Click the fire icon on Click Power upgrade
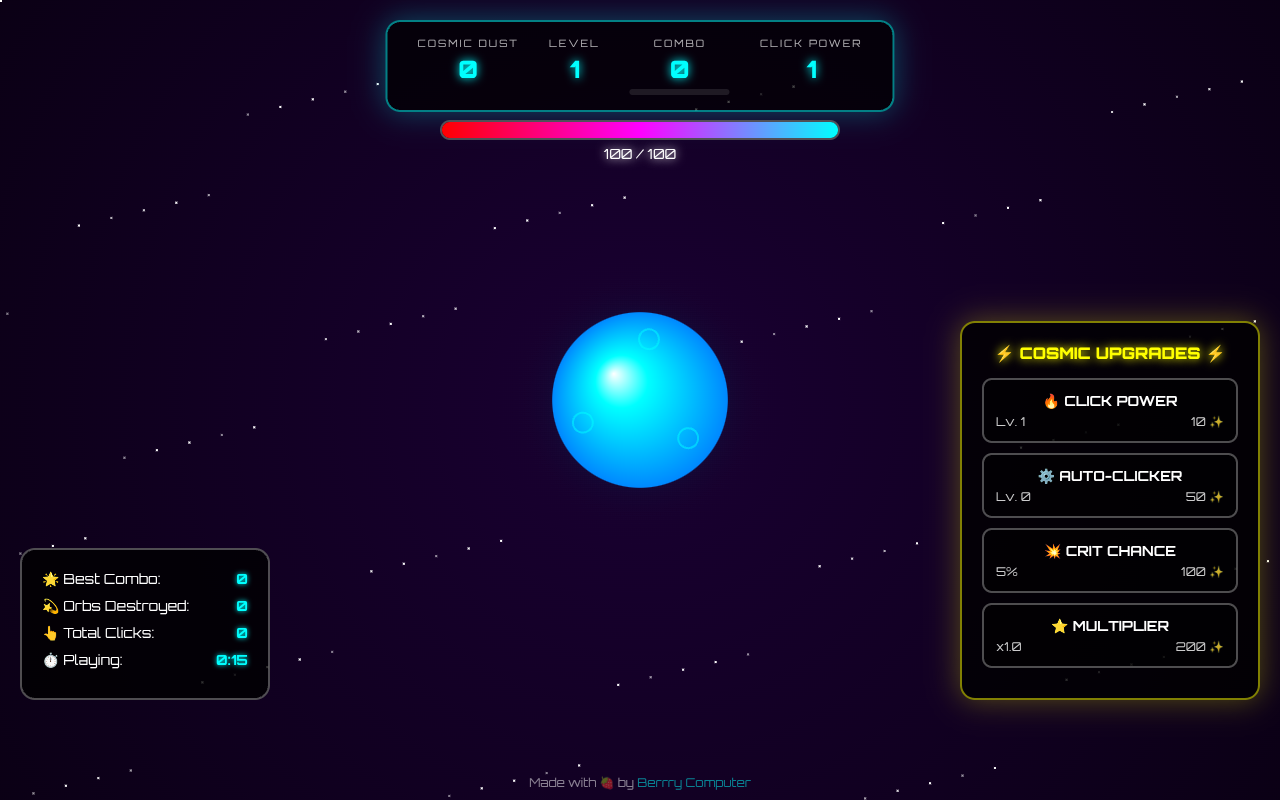This screenshot has width=1280, height=800. (1052, 400)
